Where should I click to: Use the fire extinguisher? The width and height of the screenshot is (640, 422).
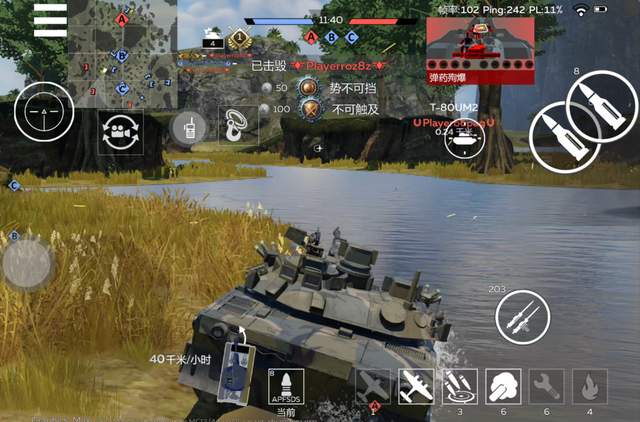pos(590,386)
